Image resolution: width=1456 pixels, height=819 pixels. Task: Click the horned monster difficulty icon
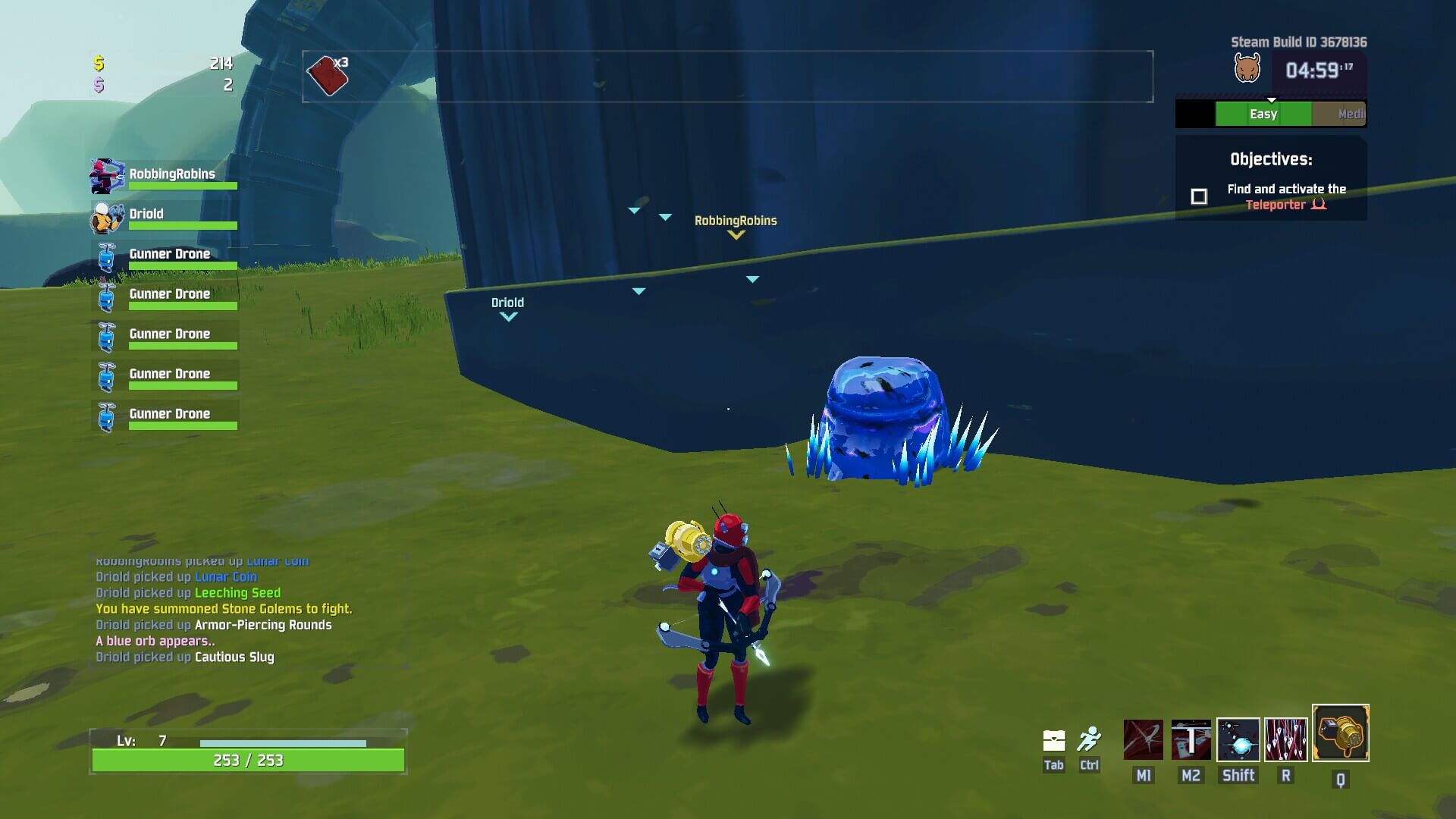[1247, 69]
